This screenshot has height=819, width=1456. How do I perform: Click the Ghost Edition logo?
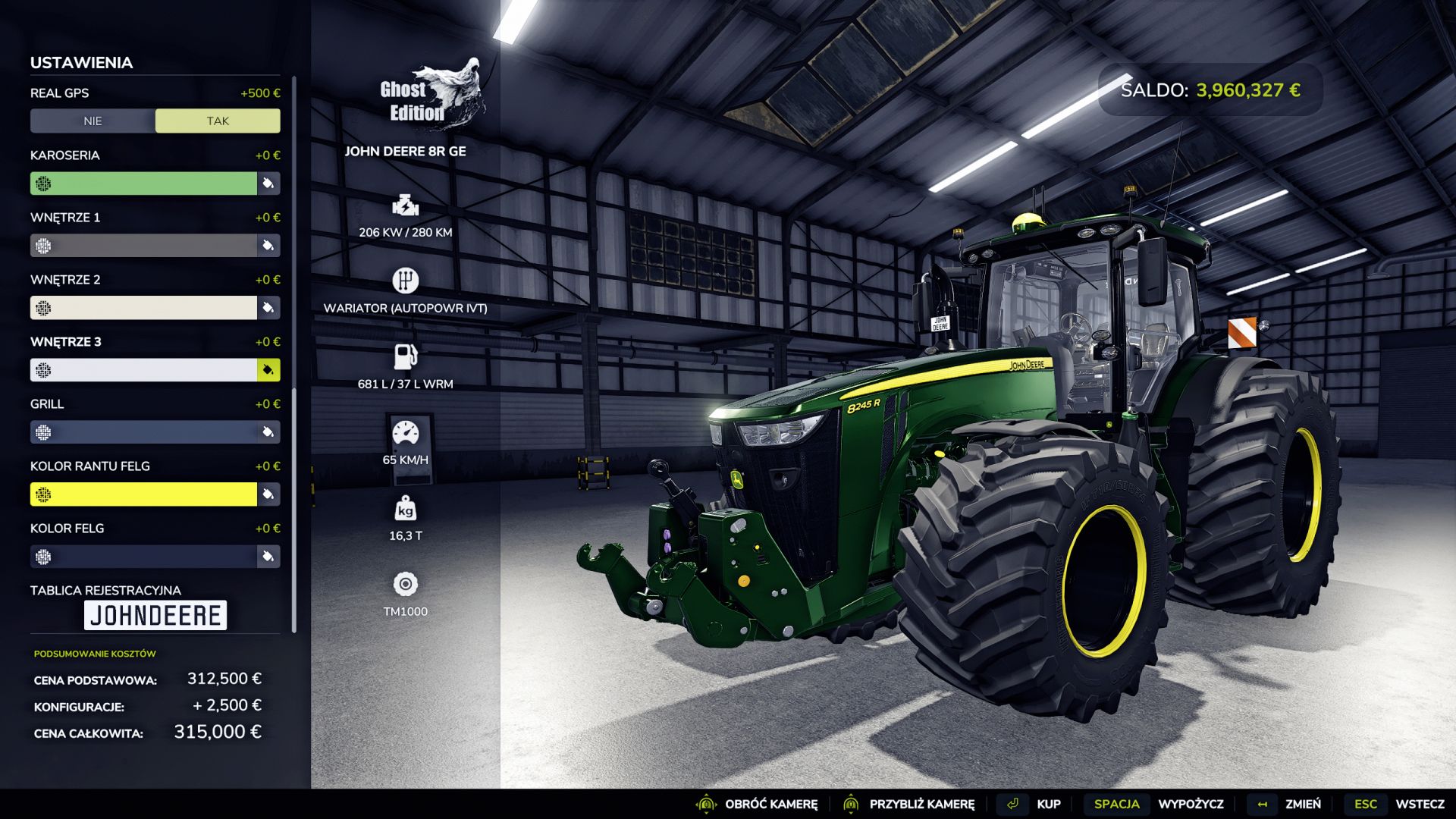432,87
